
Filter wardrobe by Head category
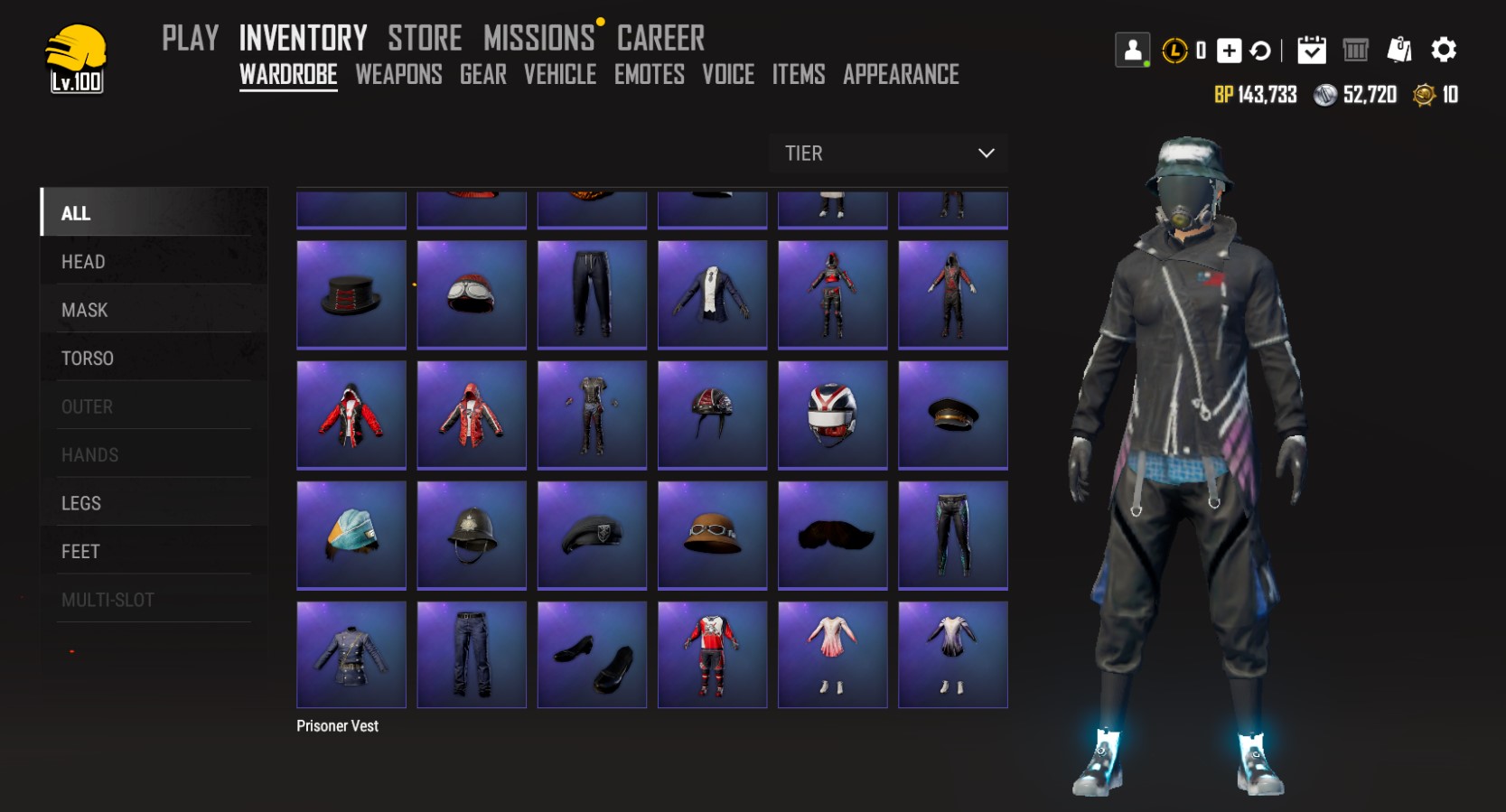[83, 262]
